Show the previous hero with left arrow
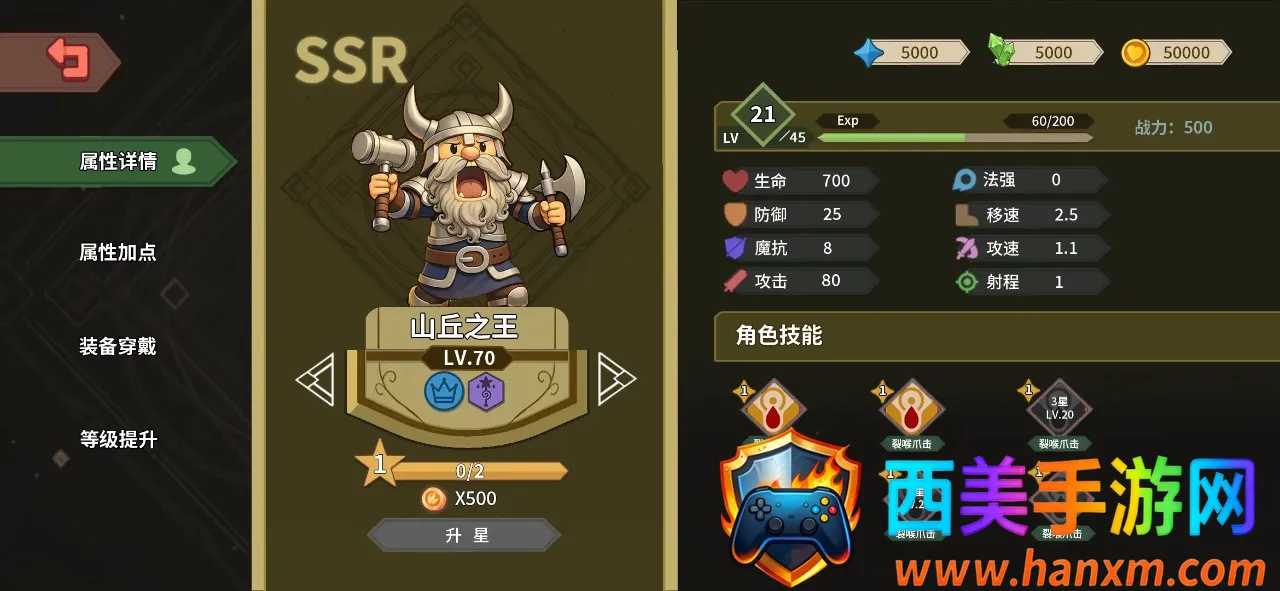 click(x=316, y=380)
